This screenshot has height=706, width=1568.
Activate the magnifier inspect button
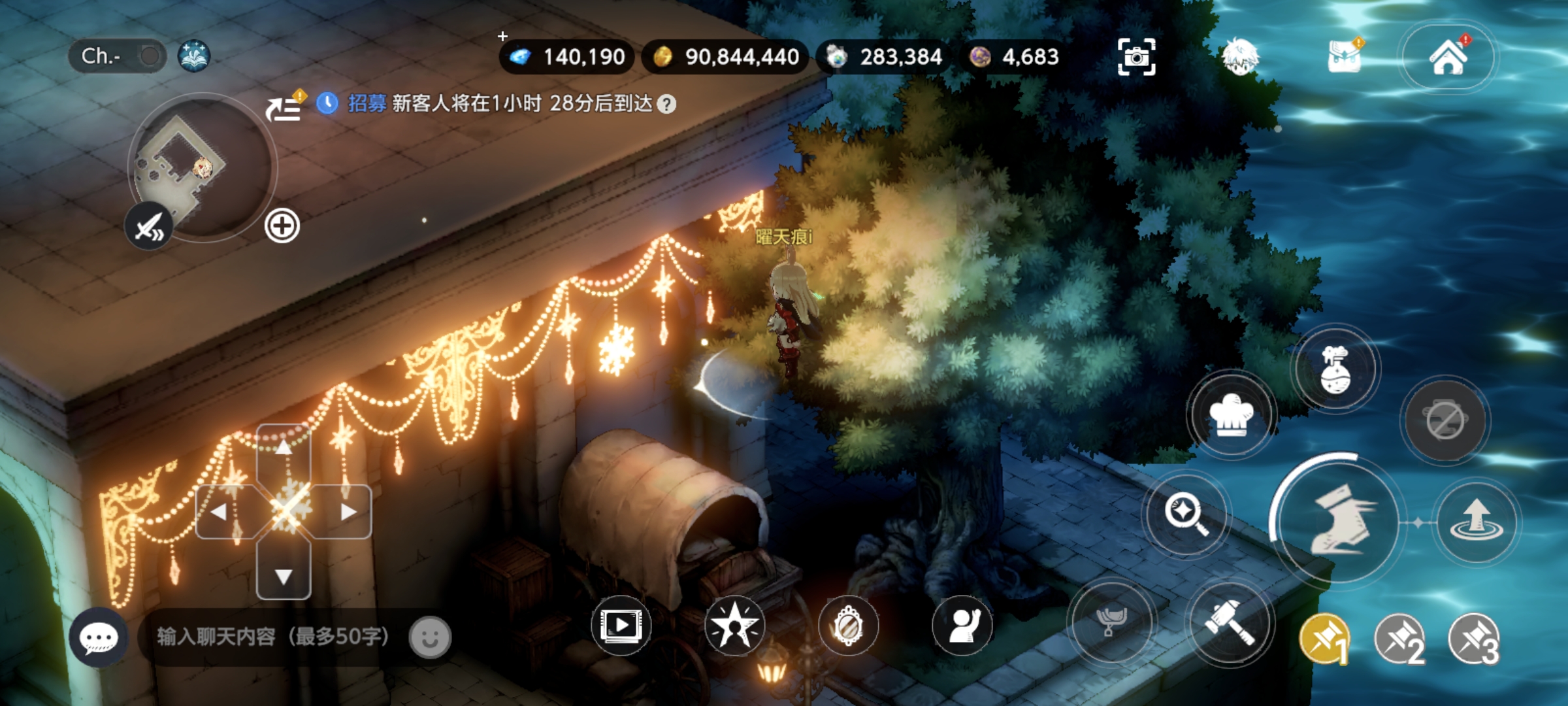(x=1185, y=513)
